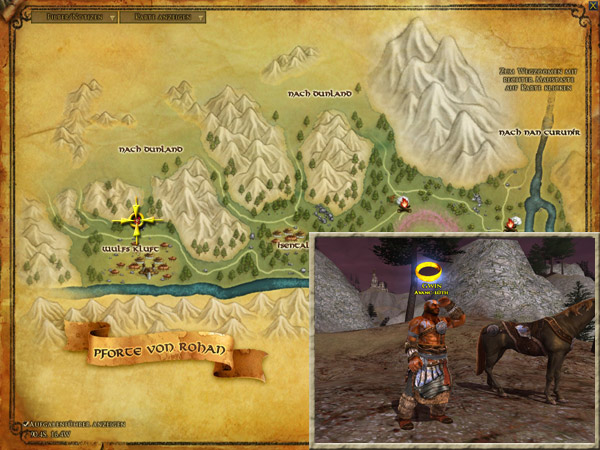The height and width of the screenshot is (450, 600).
Task: Toggle the Aufgabenführer anzeigen checkbox
Action: tap(26, 425)
